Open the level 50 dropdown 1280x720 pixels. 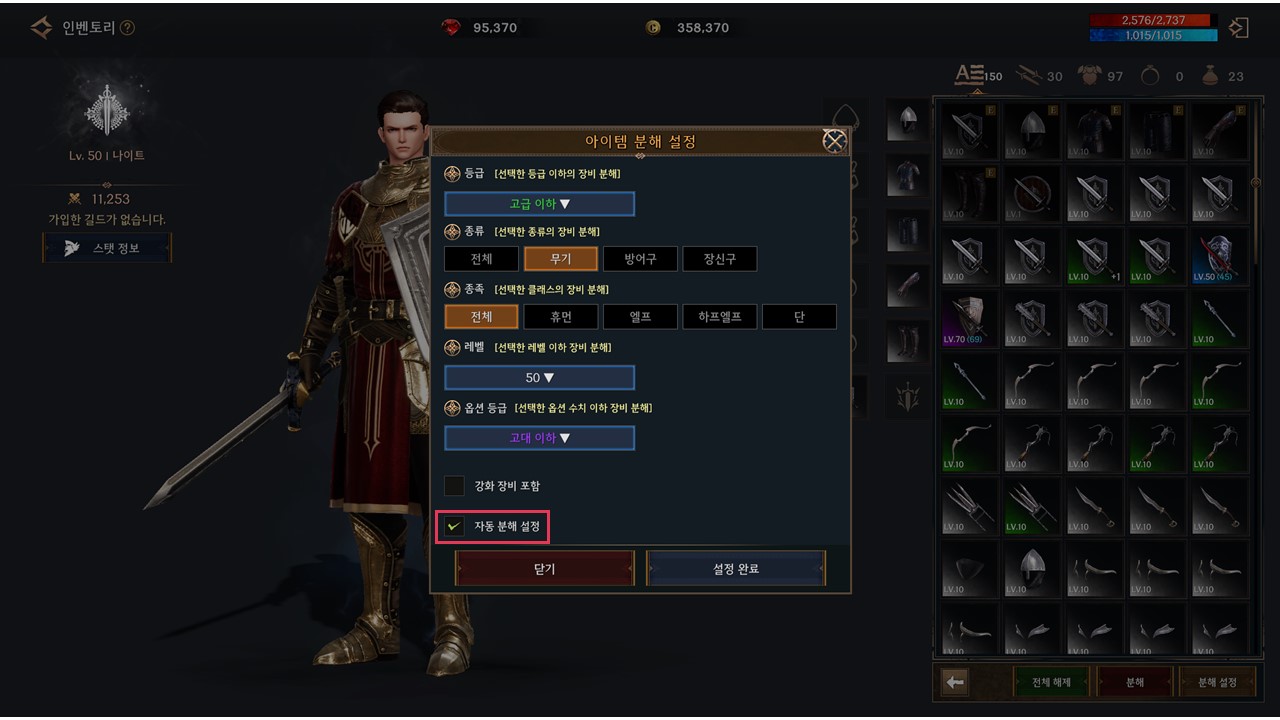[540, 378]
